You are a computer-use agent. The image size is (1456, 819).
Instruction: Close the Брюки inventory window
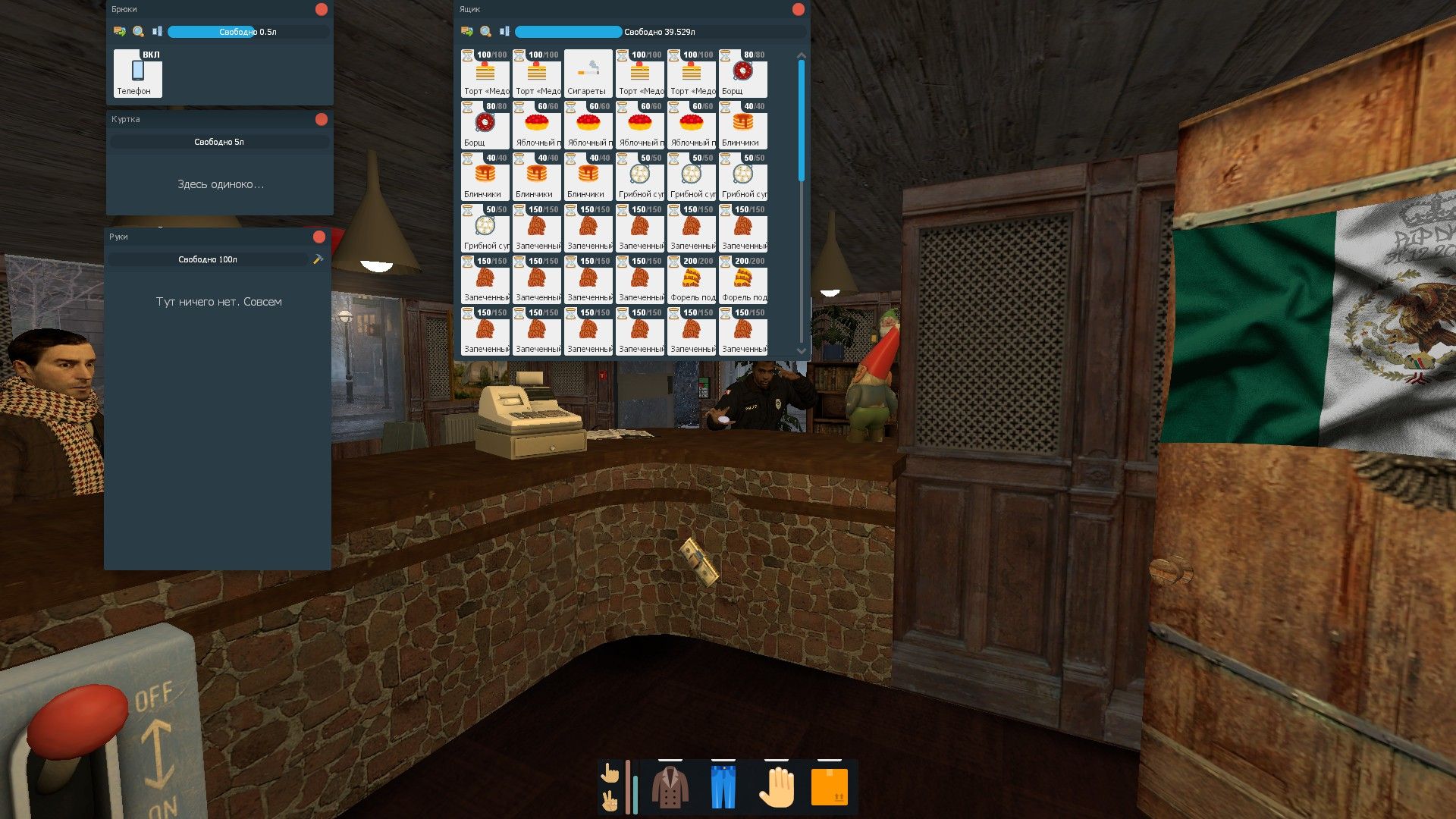(x=322, y=9)
